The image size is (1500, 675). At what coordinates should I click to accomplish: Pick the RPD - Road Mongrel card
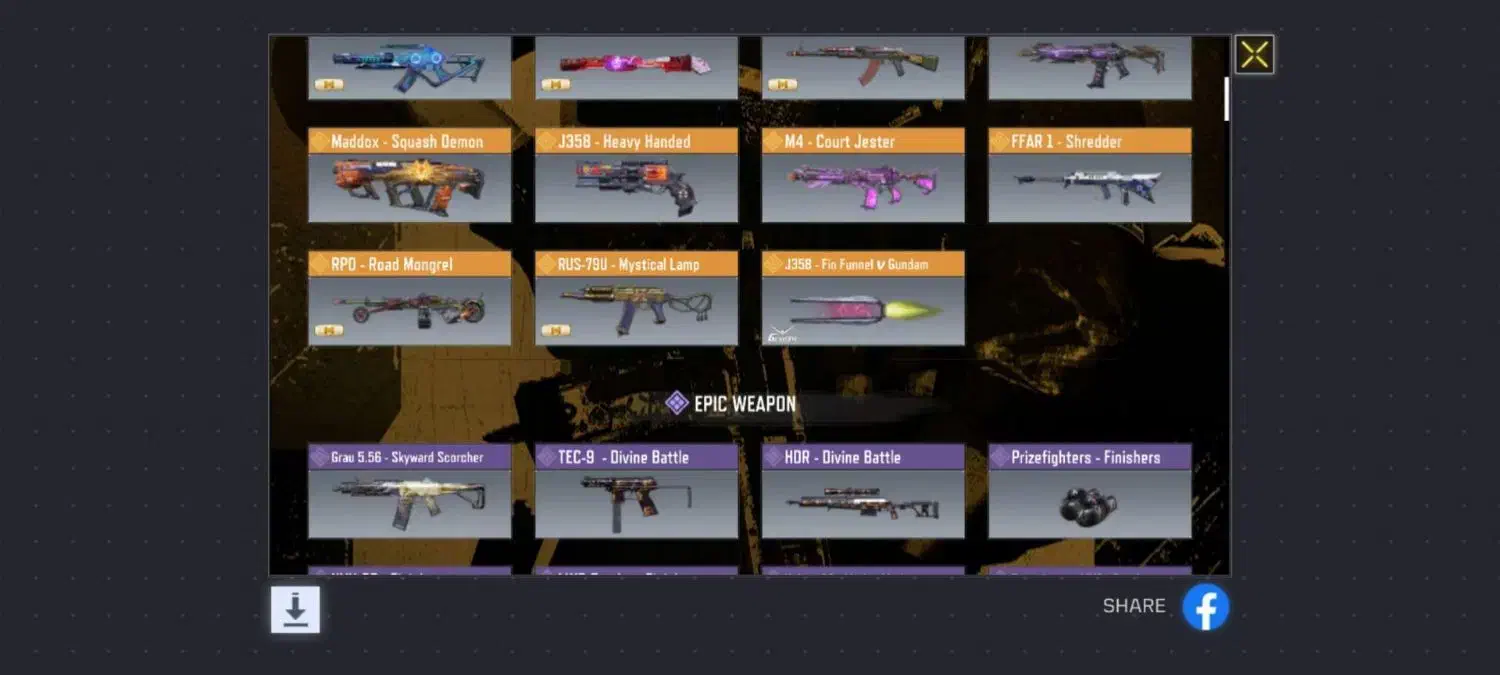pyautogui.click(x=409, y=299)
